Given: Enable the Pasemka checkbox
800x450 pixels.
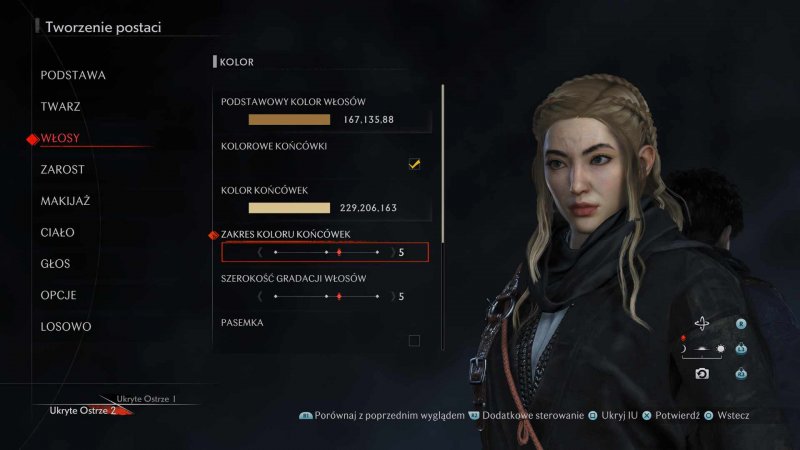Looking at the screenshot, I should (x=414, y=341).
